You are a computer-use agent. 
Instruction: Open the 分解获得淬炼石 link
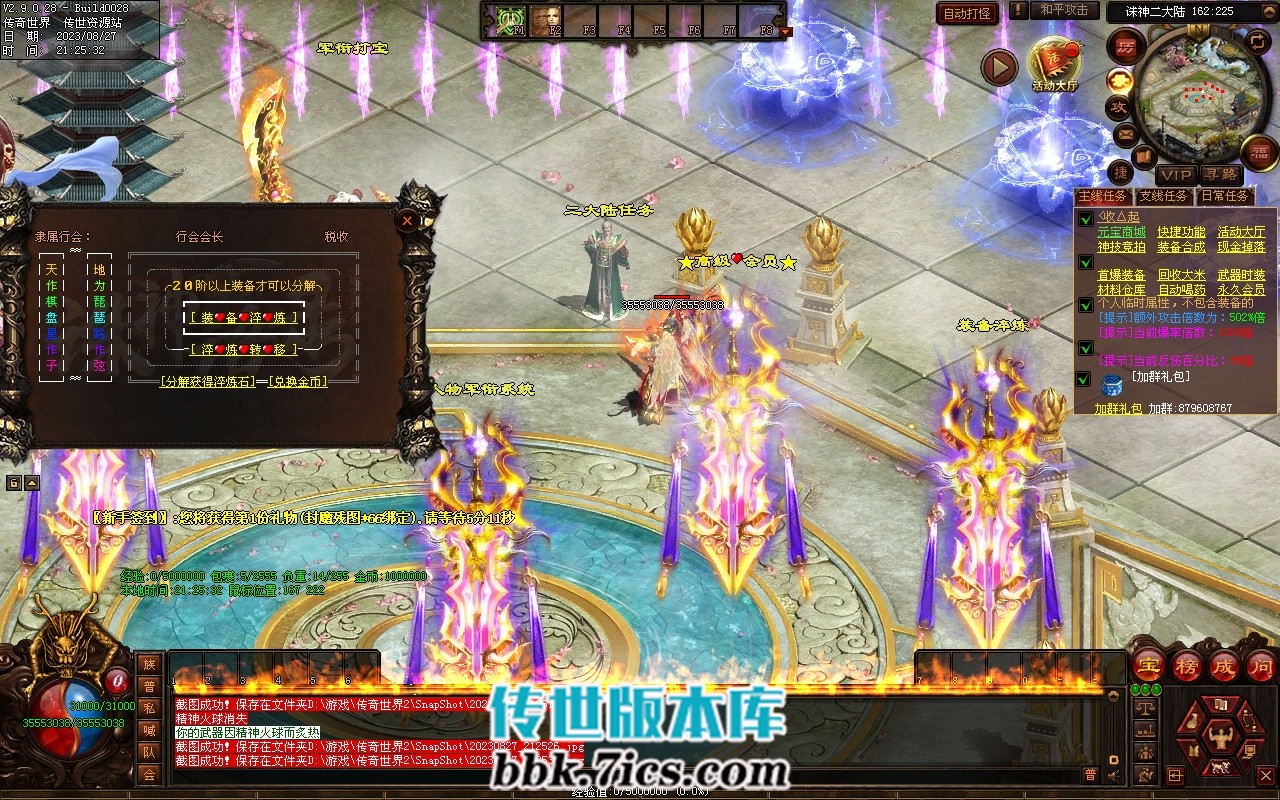pyautogui.click(x=207, y=381)
